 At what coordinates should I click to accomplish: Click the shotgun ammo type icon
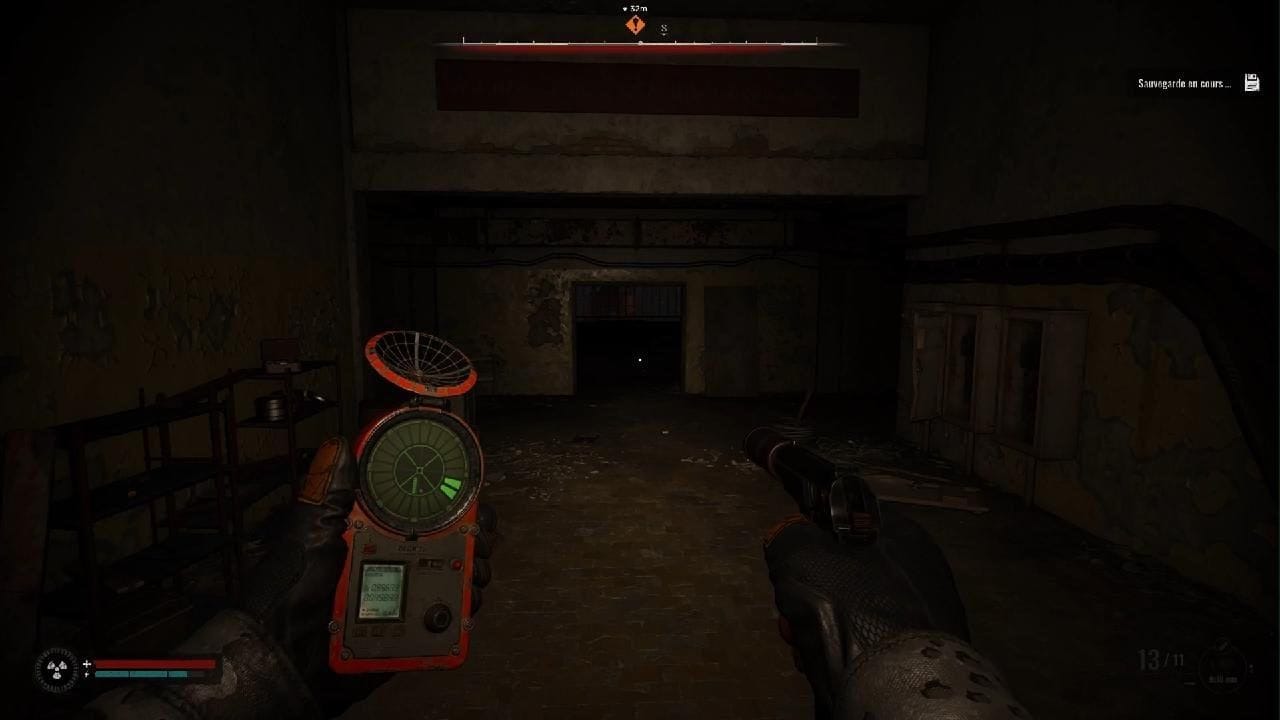point(1222,668)
